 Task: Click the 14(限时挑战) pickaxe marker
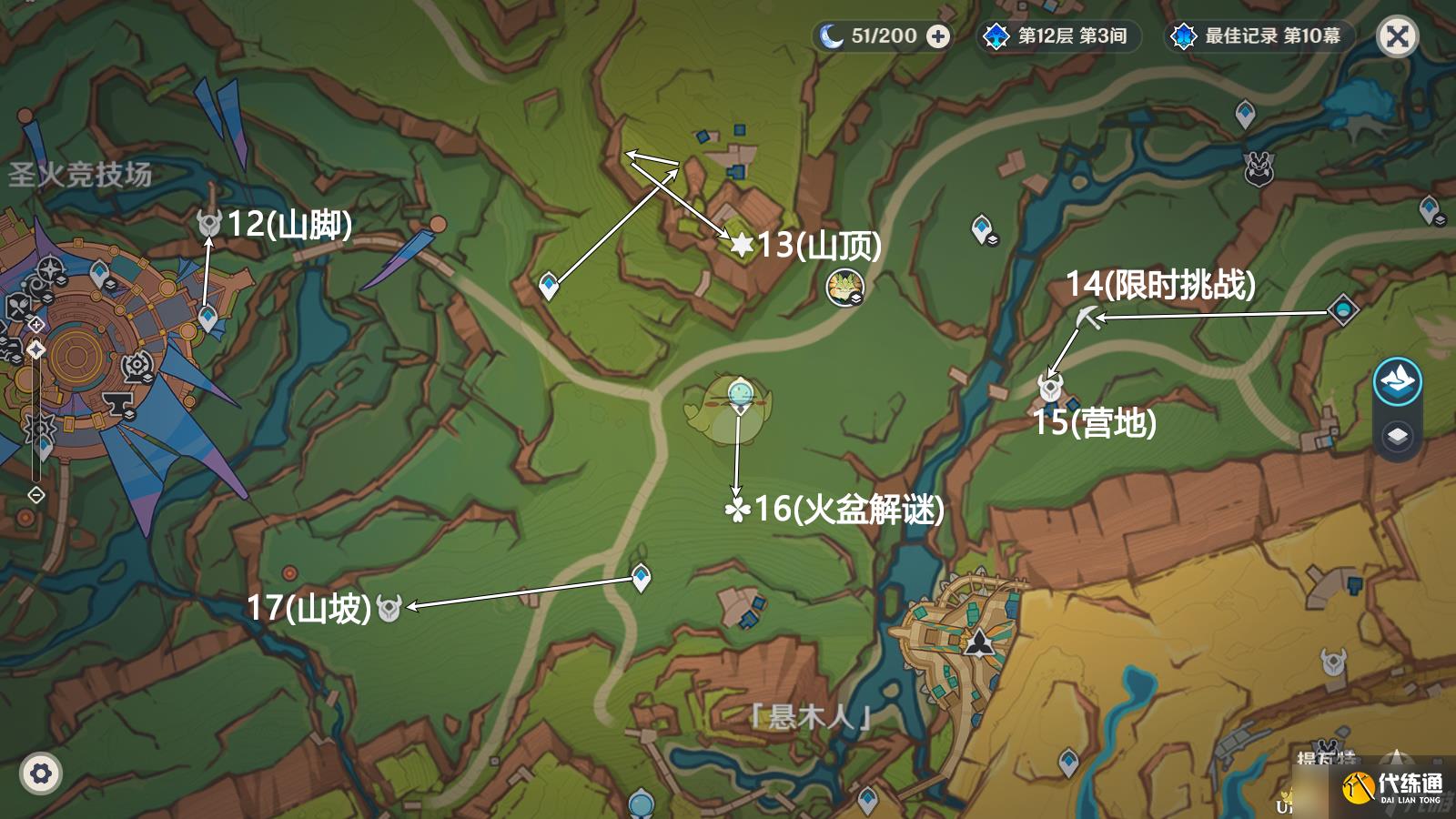pyautogui.click(x=1088, y=318)
